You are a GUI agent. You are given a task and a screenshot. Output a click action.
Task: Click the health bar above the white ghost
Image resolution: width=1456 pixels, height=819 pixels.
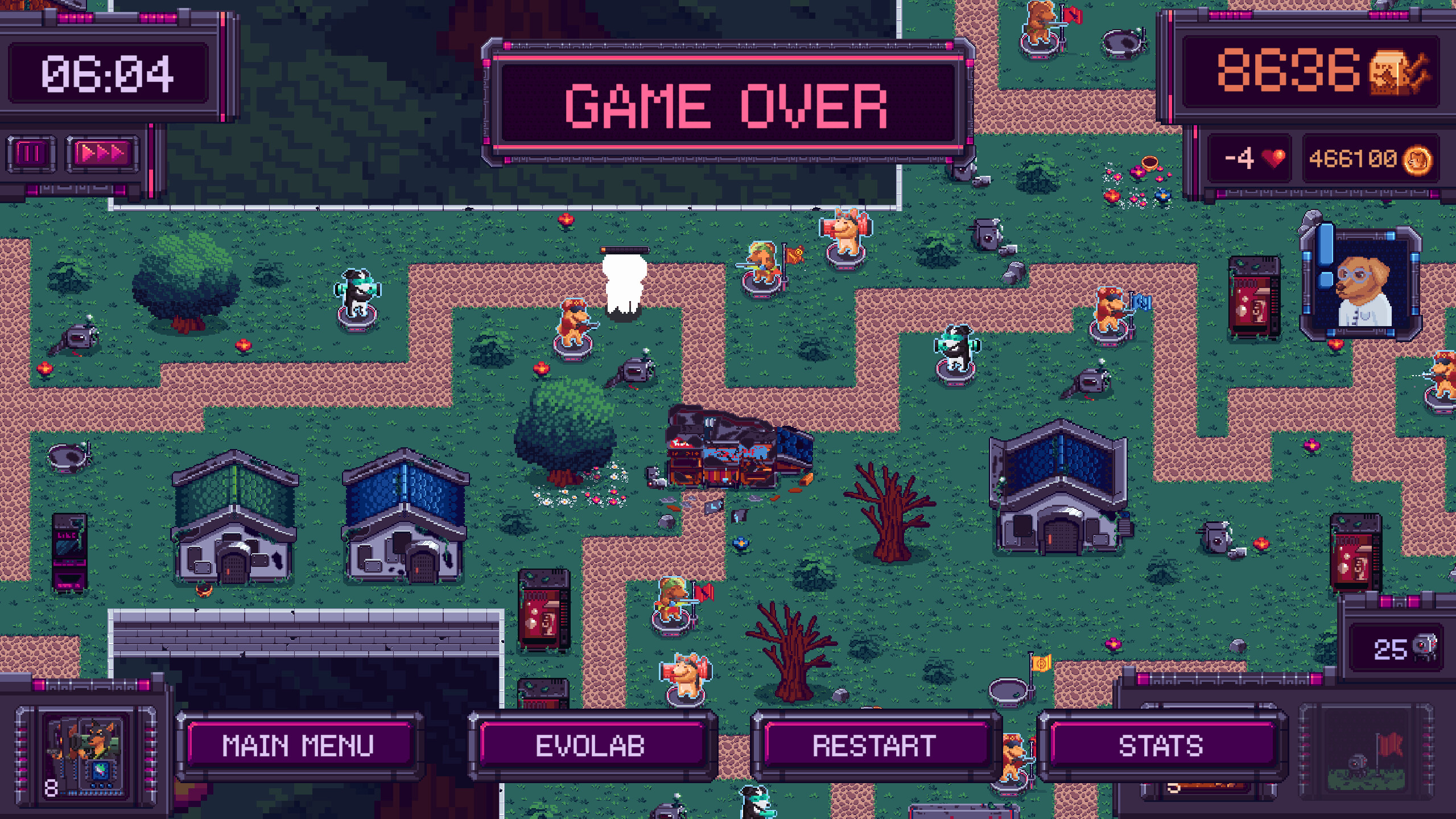626,249
